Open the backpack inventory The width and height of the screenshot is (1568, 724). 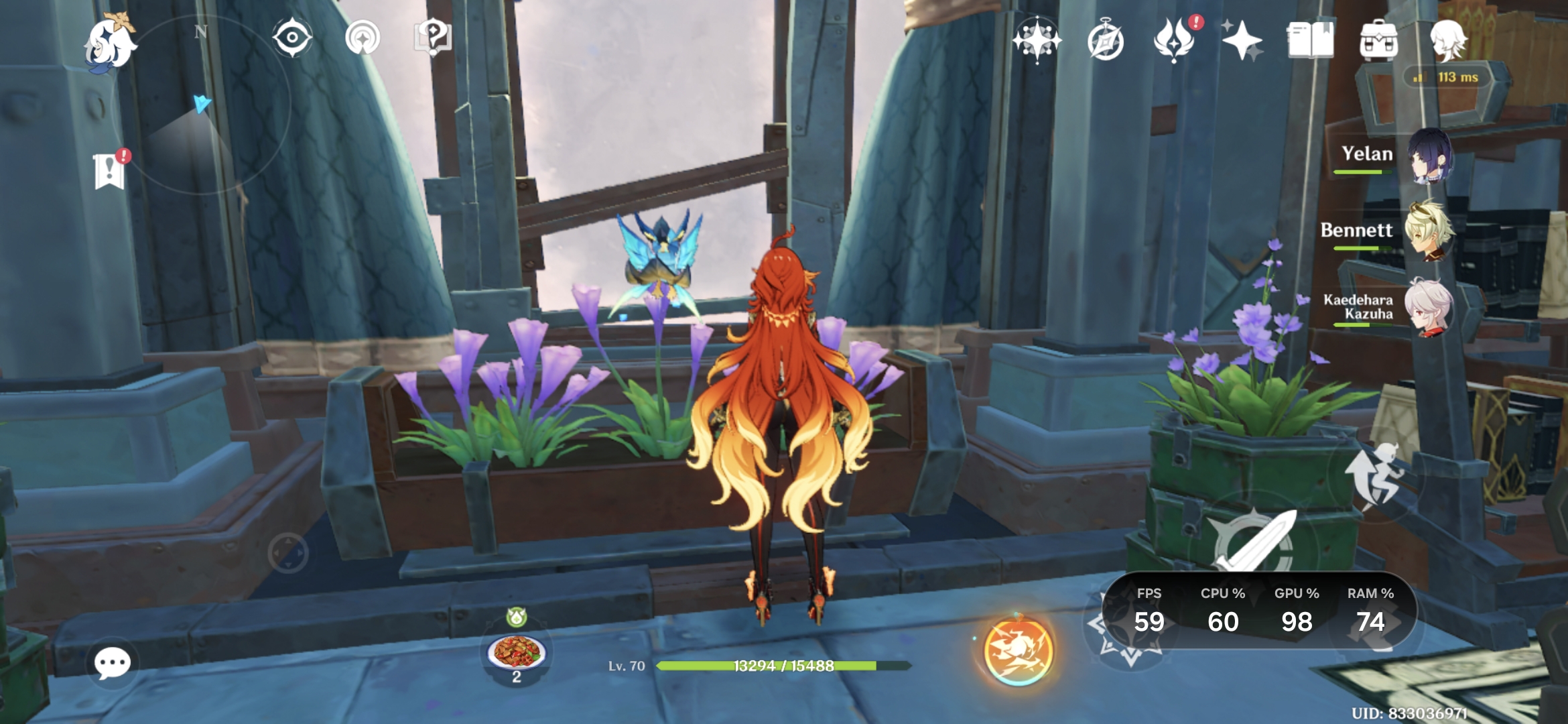pos(1378,40)
